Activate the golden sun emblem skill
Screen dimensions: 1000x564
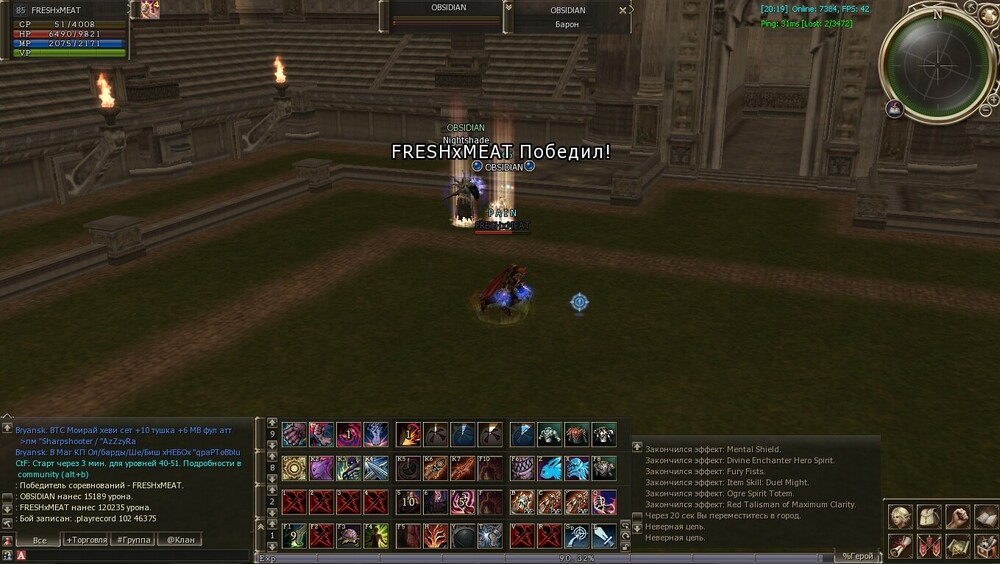coord(294,468)
